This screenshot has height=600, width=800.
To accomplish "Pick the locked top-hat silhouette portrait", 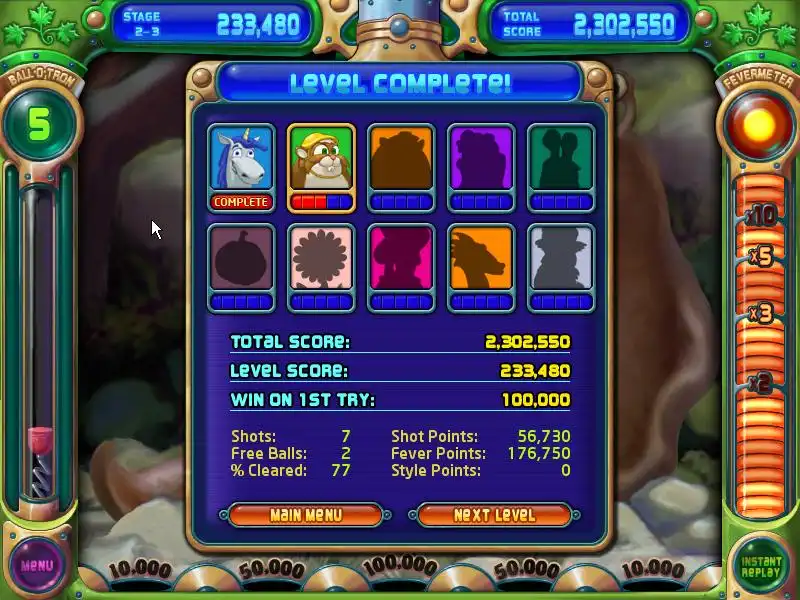I will 561,259.
